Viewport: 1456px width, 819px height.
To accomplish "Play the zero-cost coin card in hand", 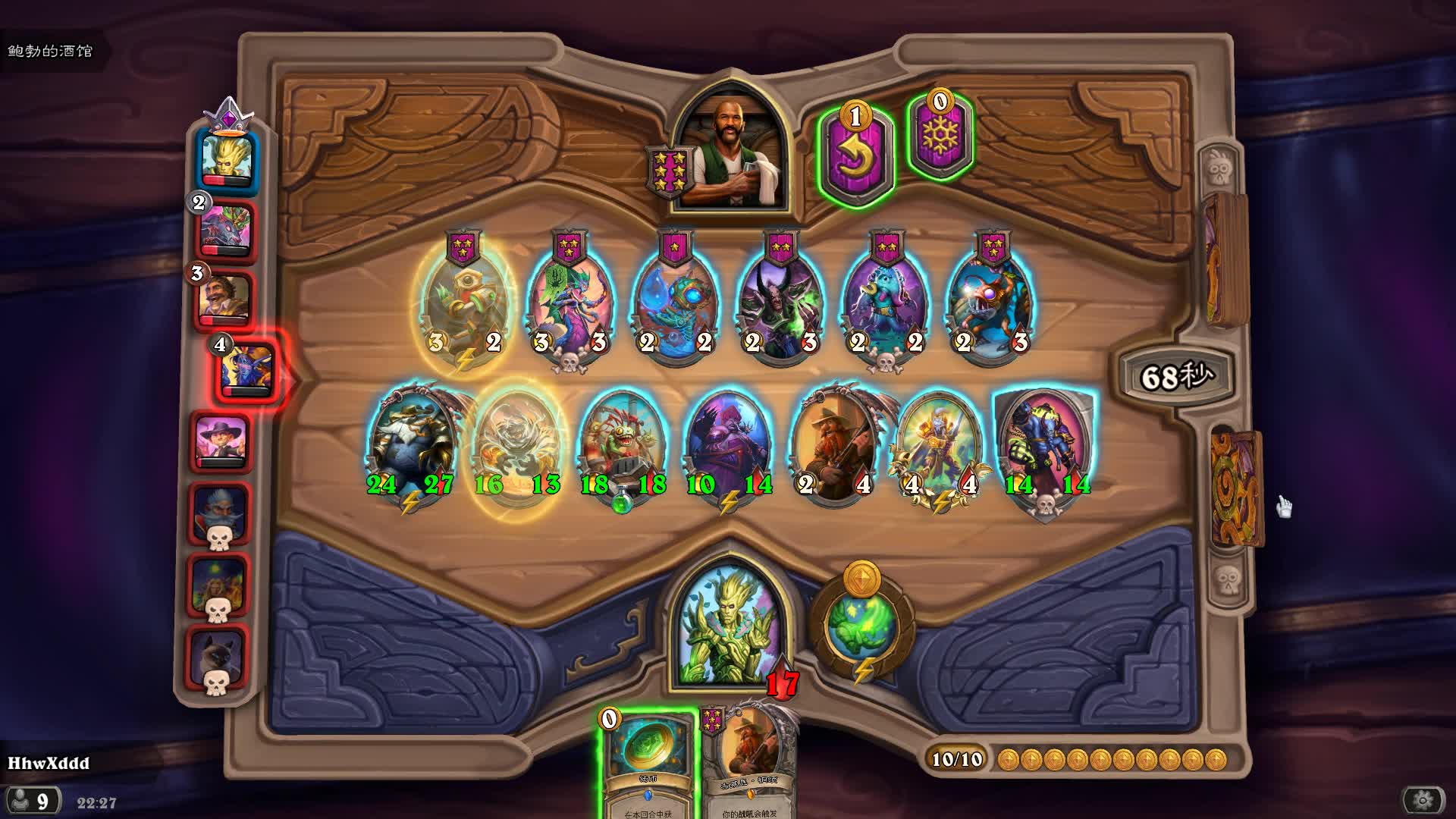I will click(648, 762).
